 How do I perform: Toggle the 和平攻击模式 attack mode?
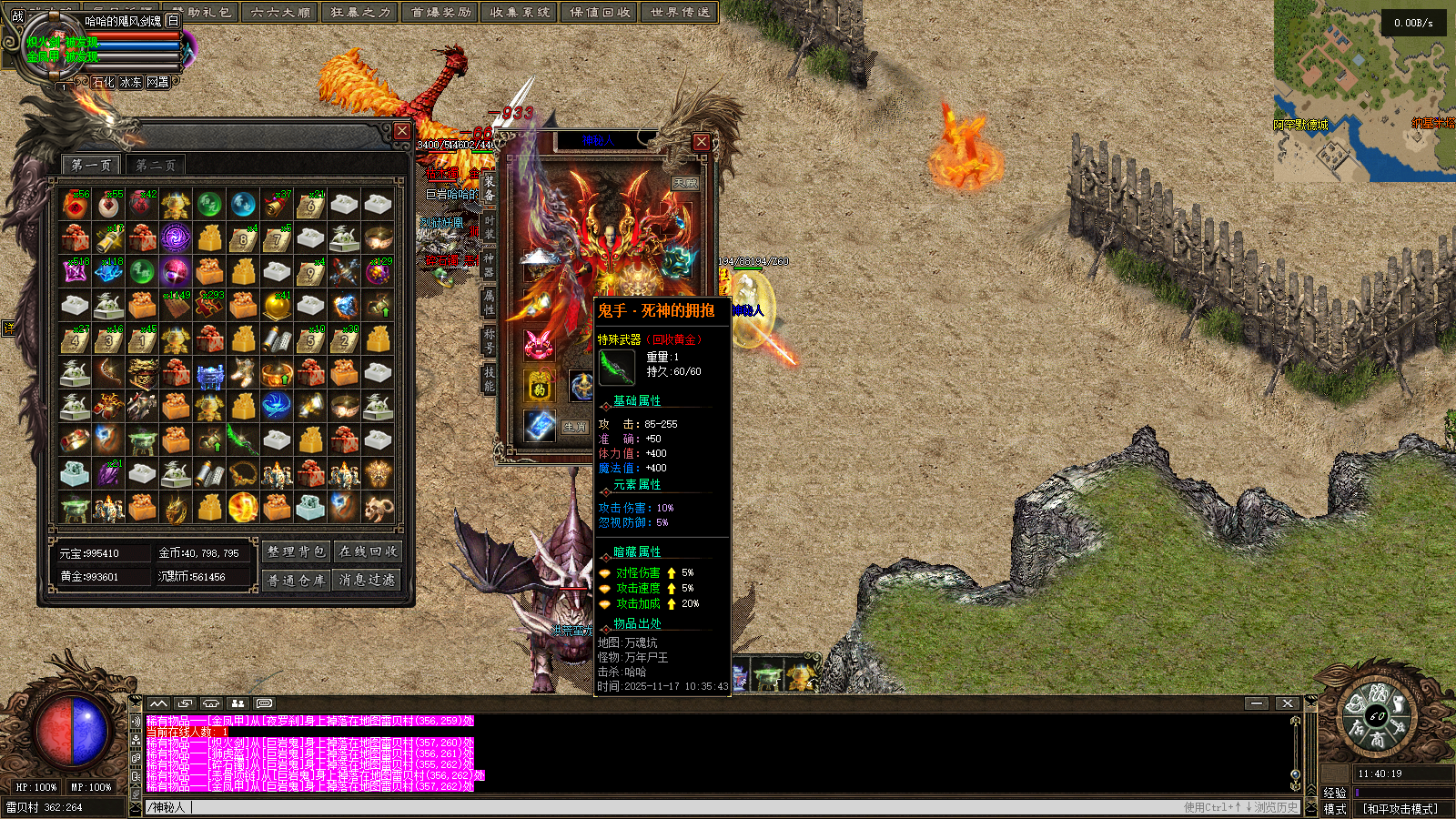[1400, 809]
